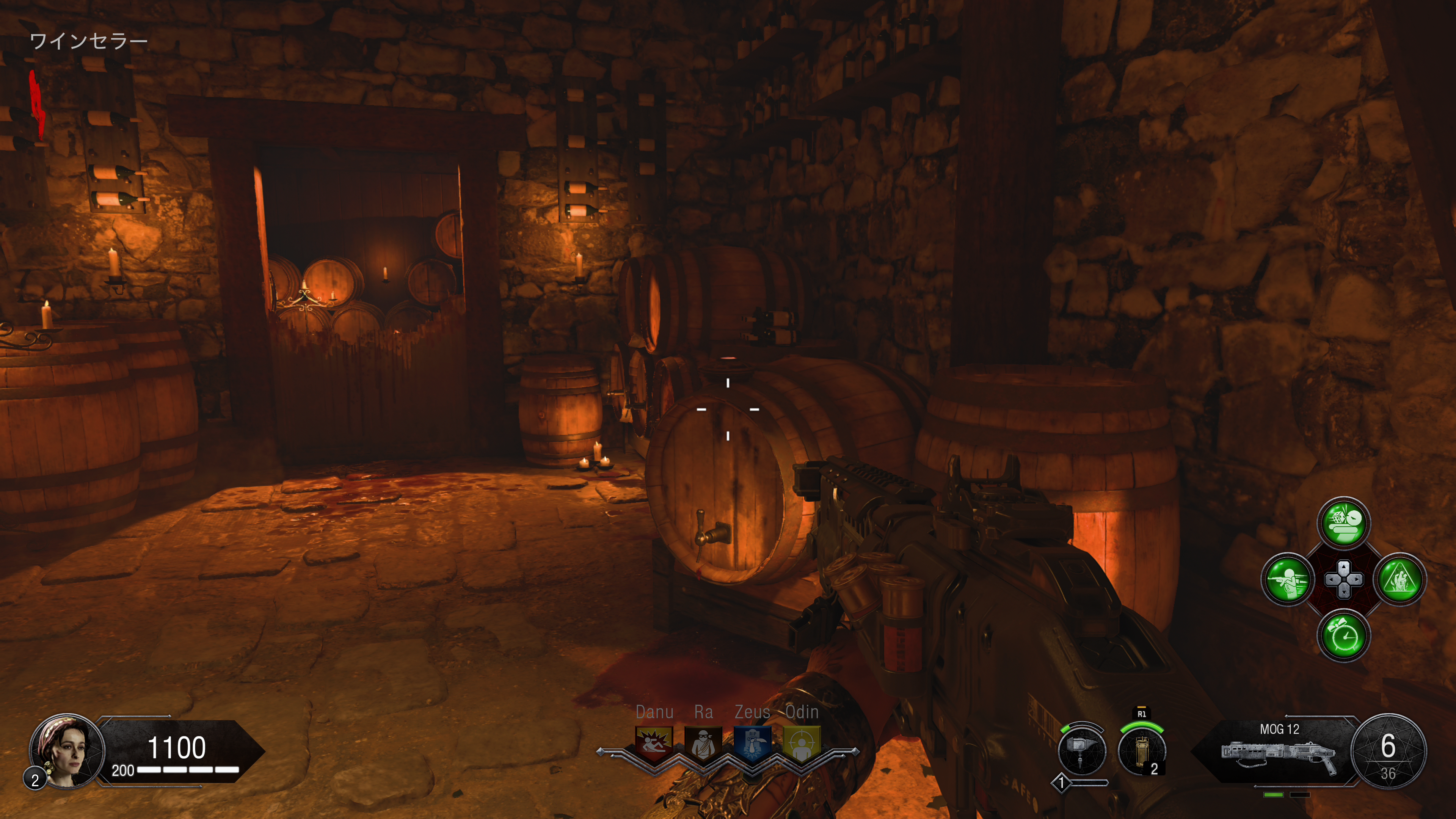Activate the alarm clock with bow elixir
This screenshot has height=819, width=1456.
point(1343,636)
